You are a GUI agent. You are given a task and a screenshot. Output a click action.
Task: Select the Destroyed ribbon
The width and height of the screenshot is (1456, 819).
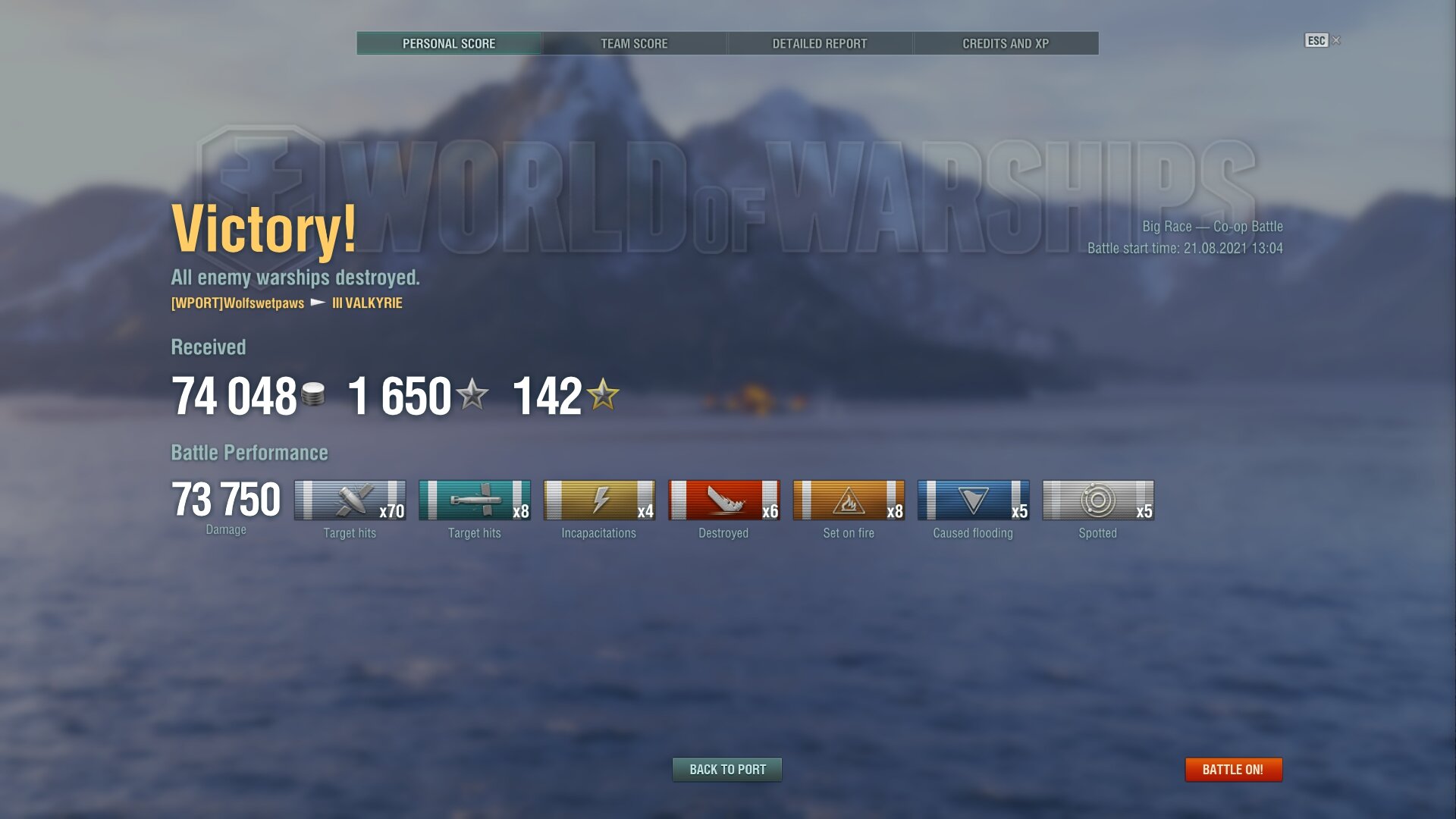[723, 500]
